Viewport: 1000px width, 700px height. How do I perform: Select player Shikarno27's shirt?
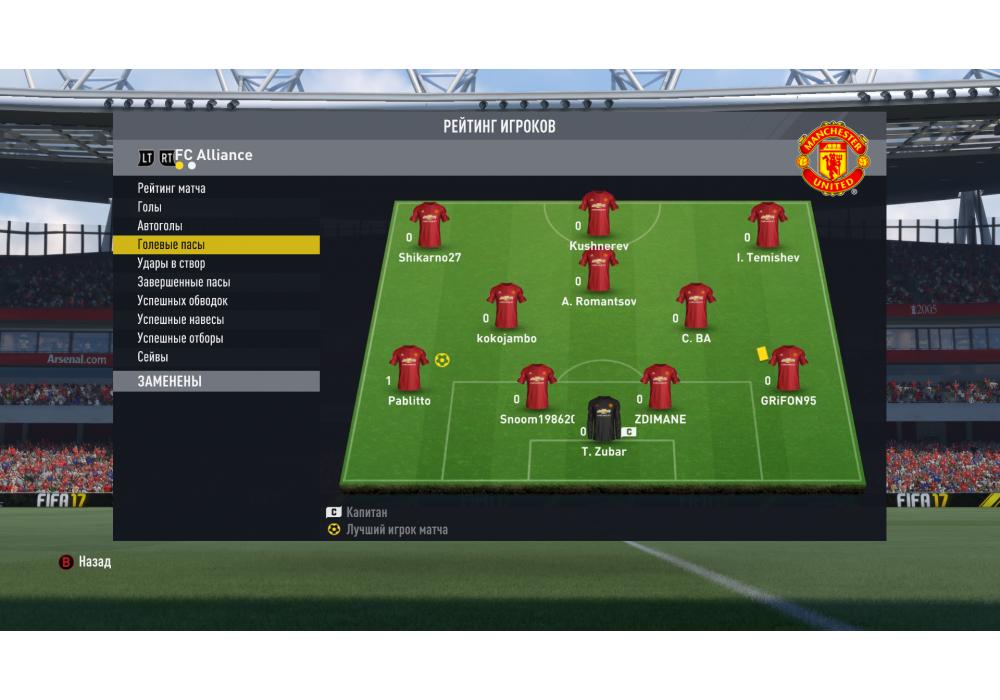429,225
